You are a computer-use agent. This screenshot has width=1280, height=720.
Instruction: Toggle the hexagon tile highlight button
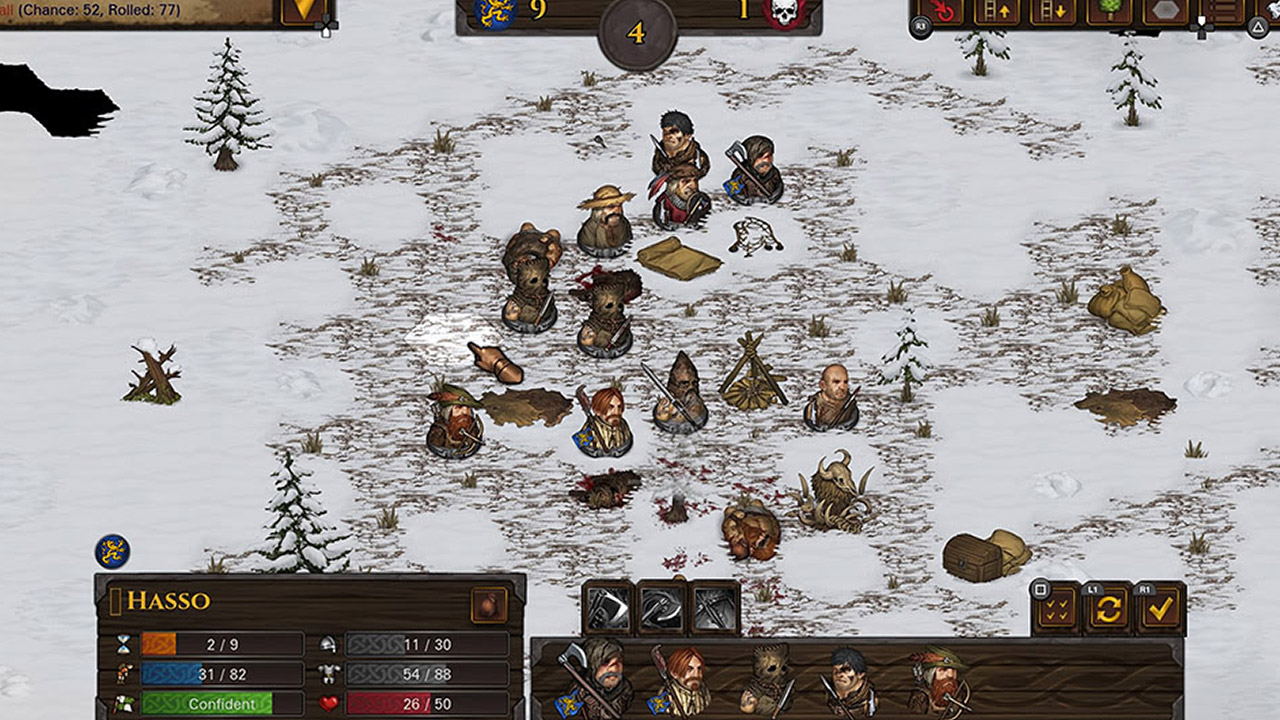tap(1165, 10)
